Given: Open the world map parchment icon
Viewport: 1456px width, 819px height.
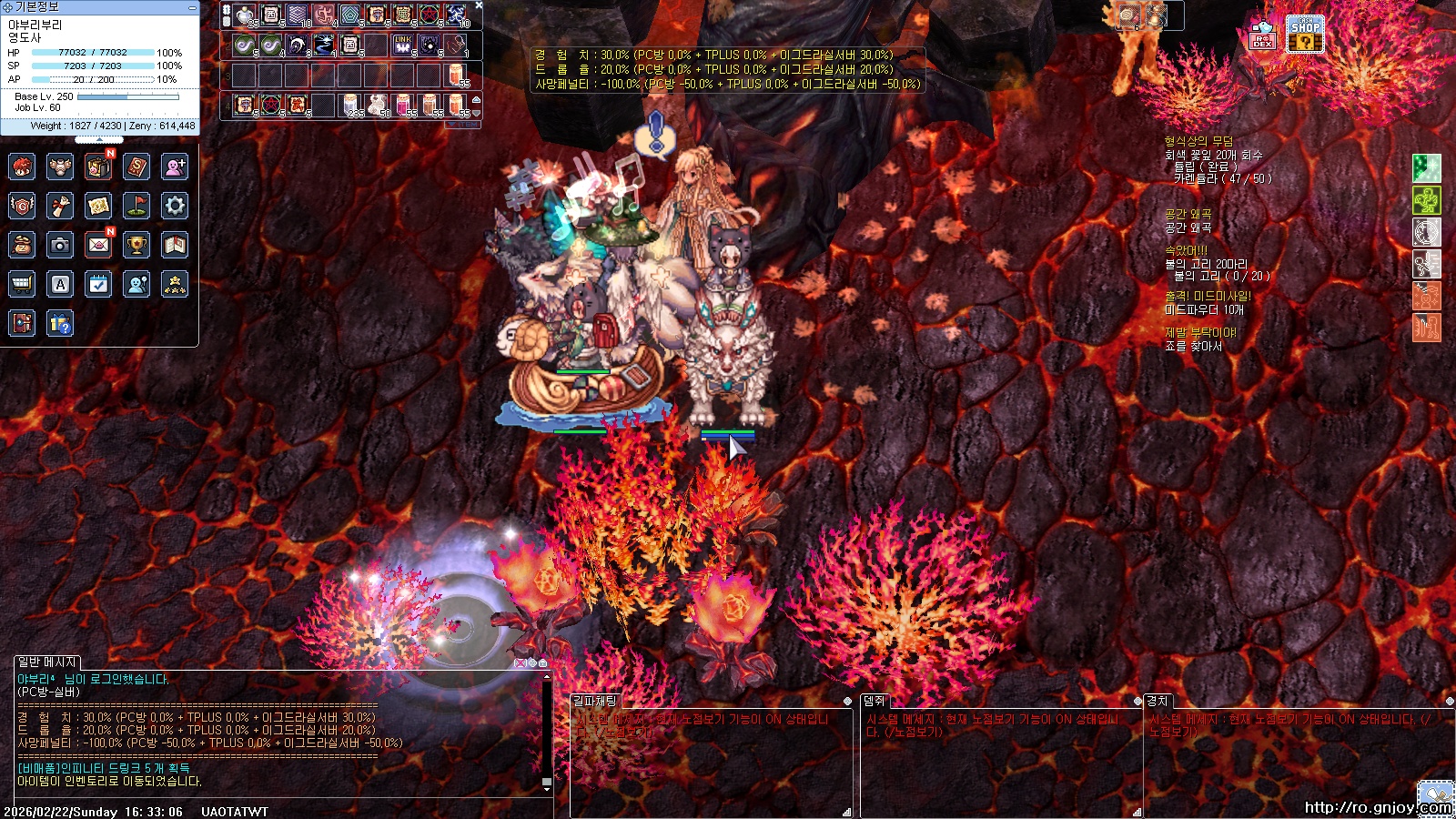Looking at the screenshot, I should pos(98,206).
